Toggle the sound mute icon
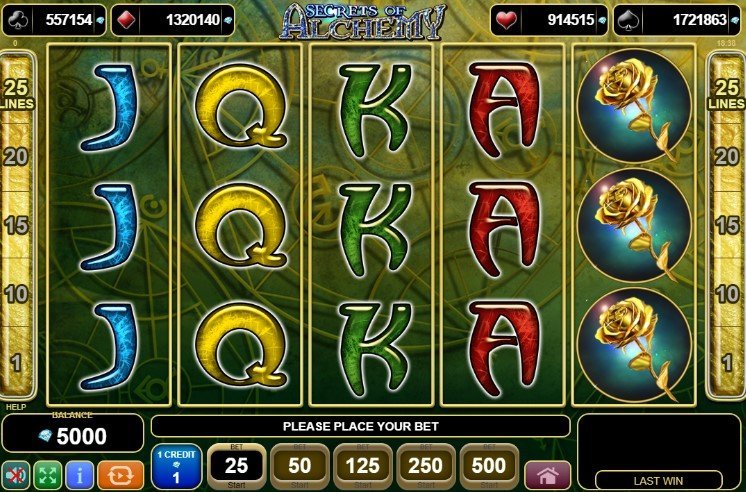The image size is (746, 492). pos(15,475)
